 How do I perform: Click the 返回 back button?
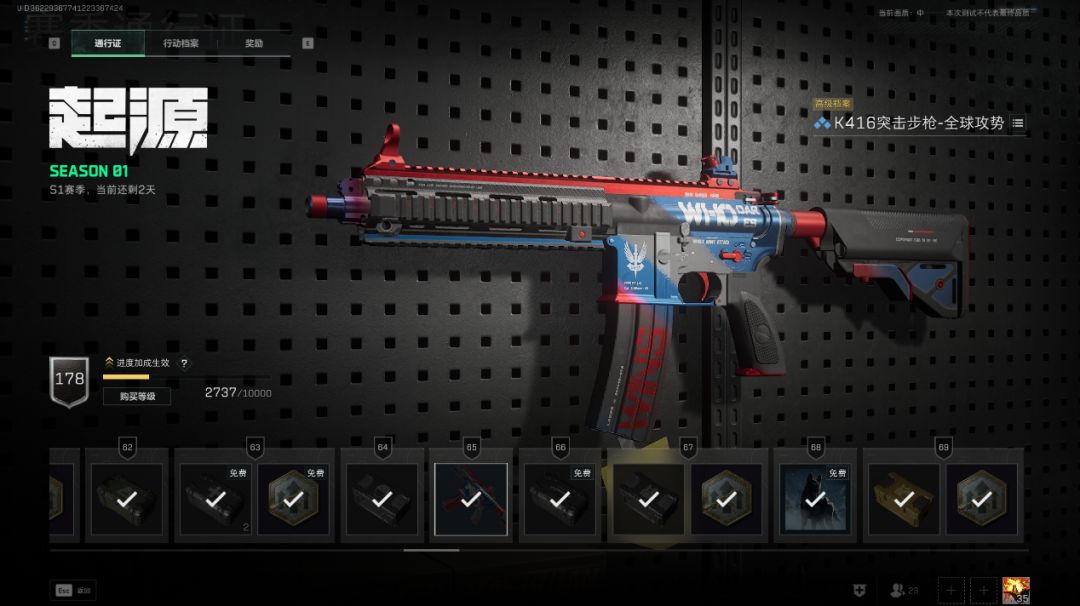pos(74,591)
